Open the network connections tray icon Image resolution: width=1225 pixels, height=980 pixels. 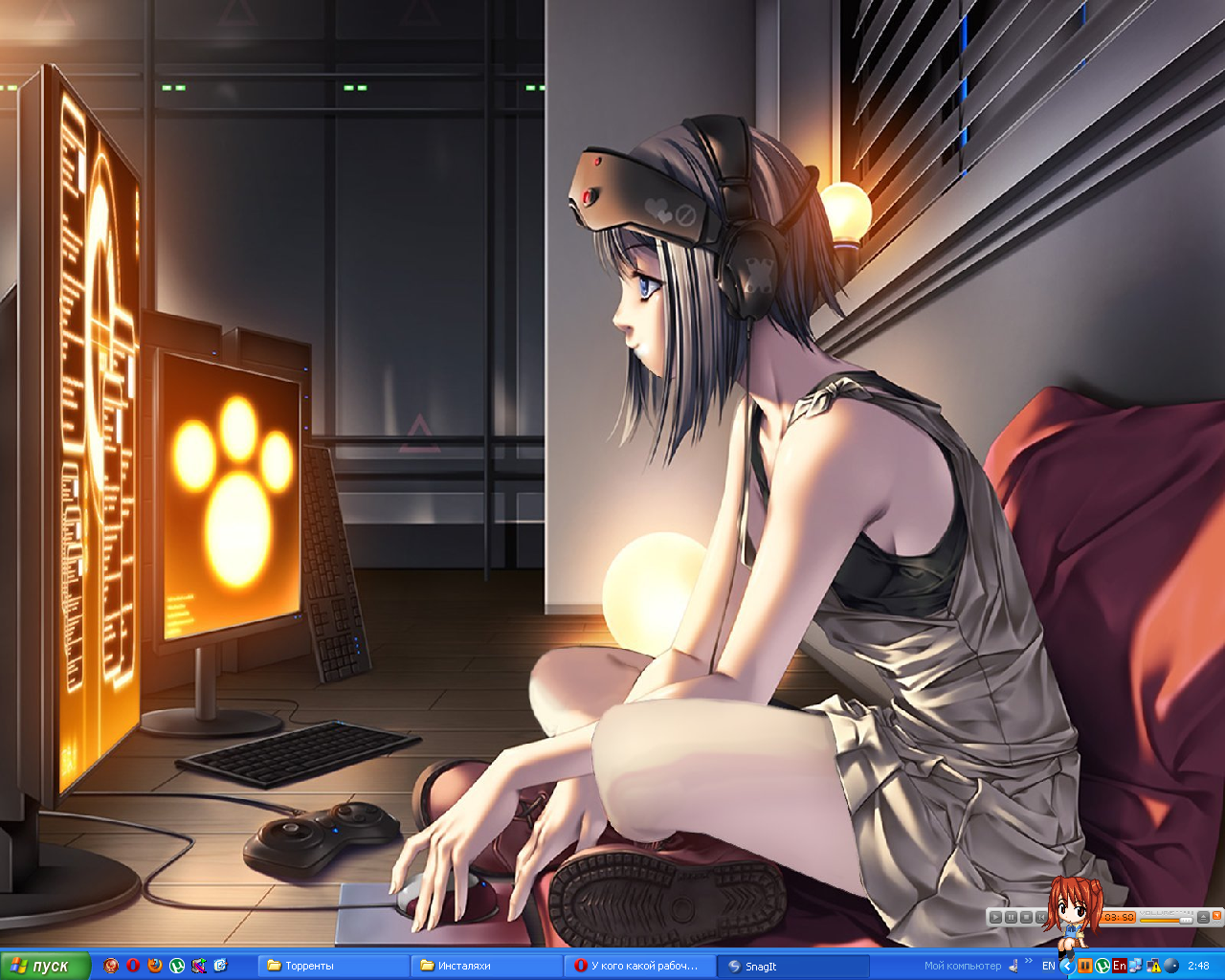[x=1135, y=966]
